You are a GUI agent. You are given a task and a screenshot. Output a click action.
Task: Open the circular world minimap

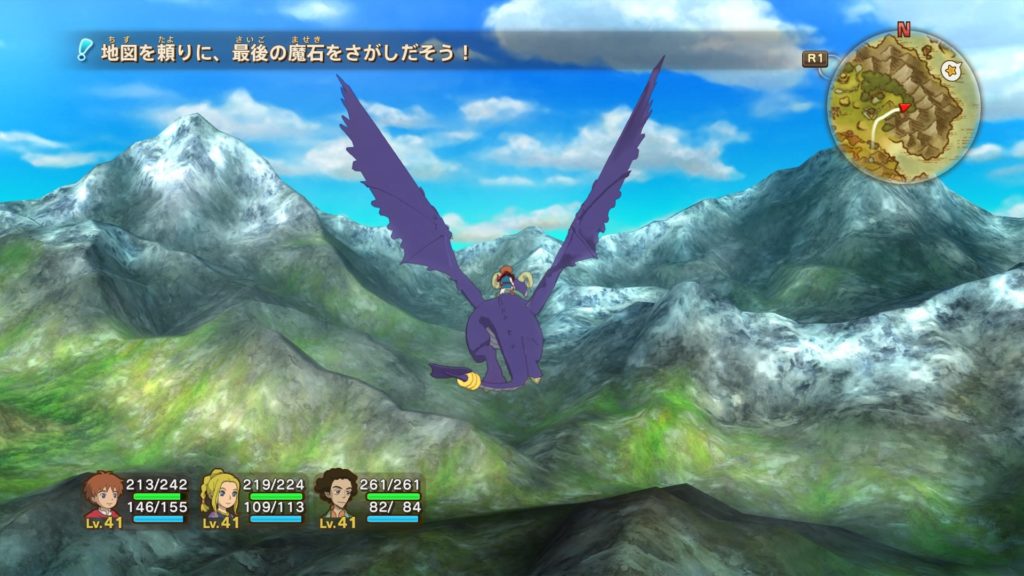click(902, 107)
